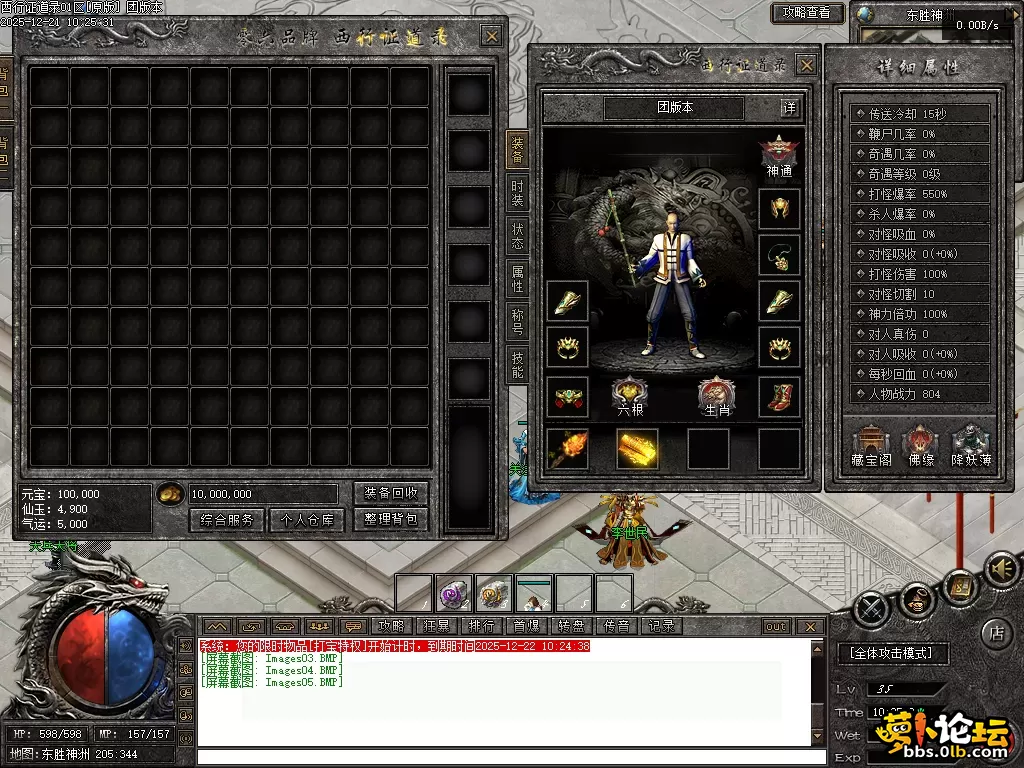Click the 排行 ranking button
This screenshot has width=1024, height=768.
(x=482, y=626)
